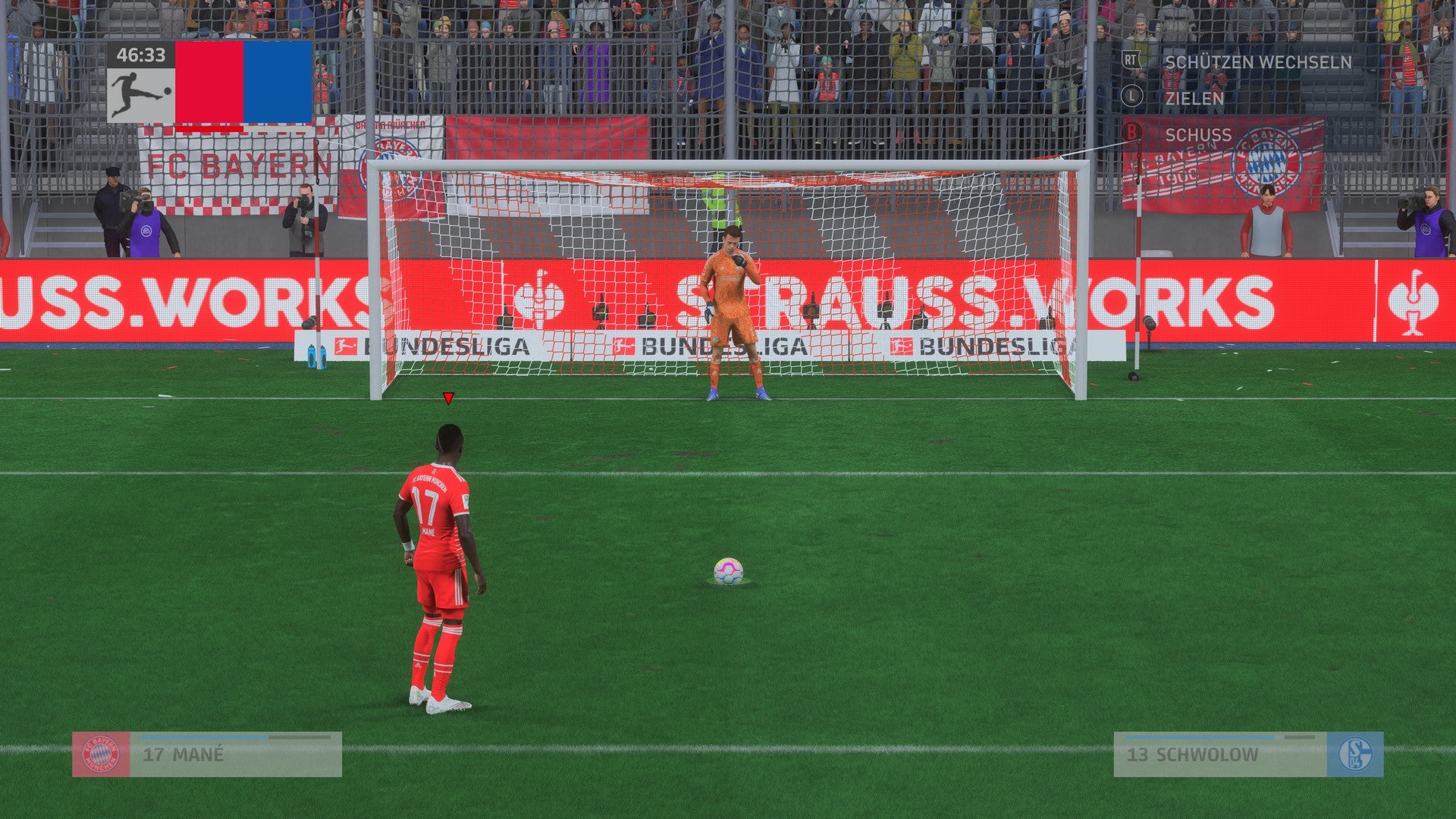Click the B button shoot icon
1456x819 pixels.
[1132, 130]
